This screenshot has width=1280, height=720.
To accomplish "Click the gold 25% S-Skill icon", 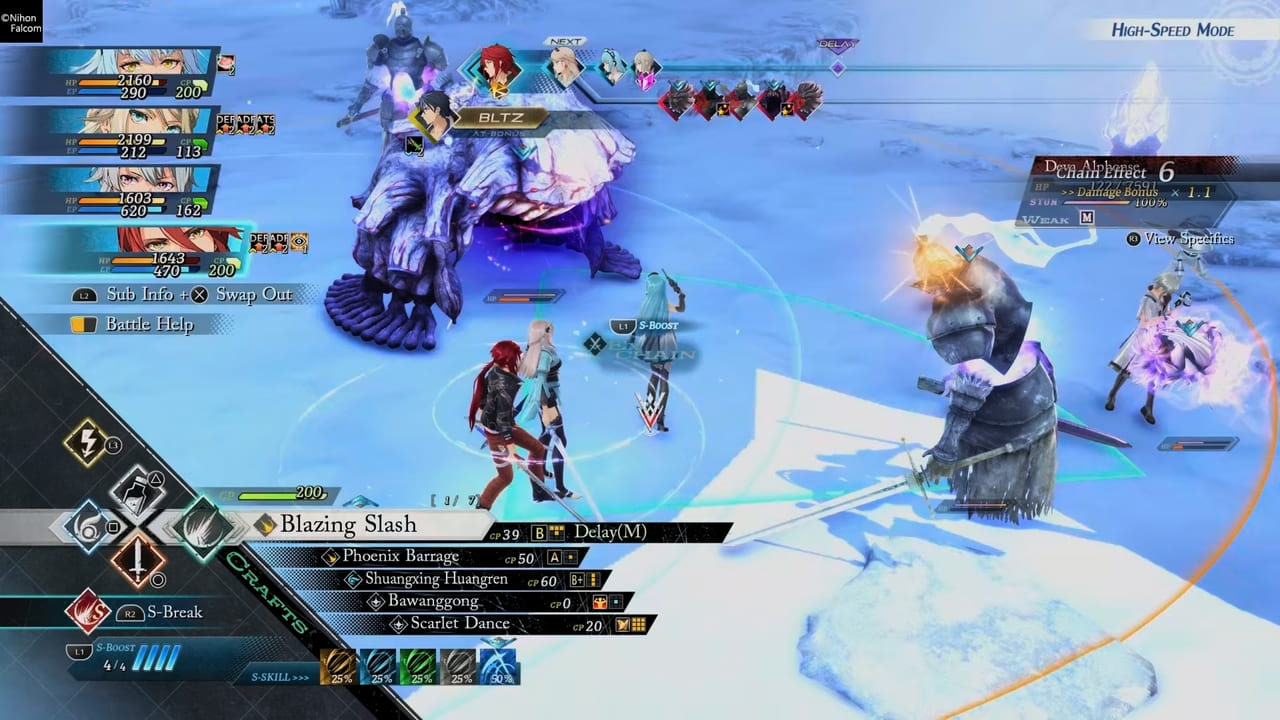I will pyautogui.click(x=338, y=667).
